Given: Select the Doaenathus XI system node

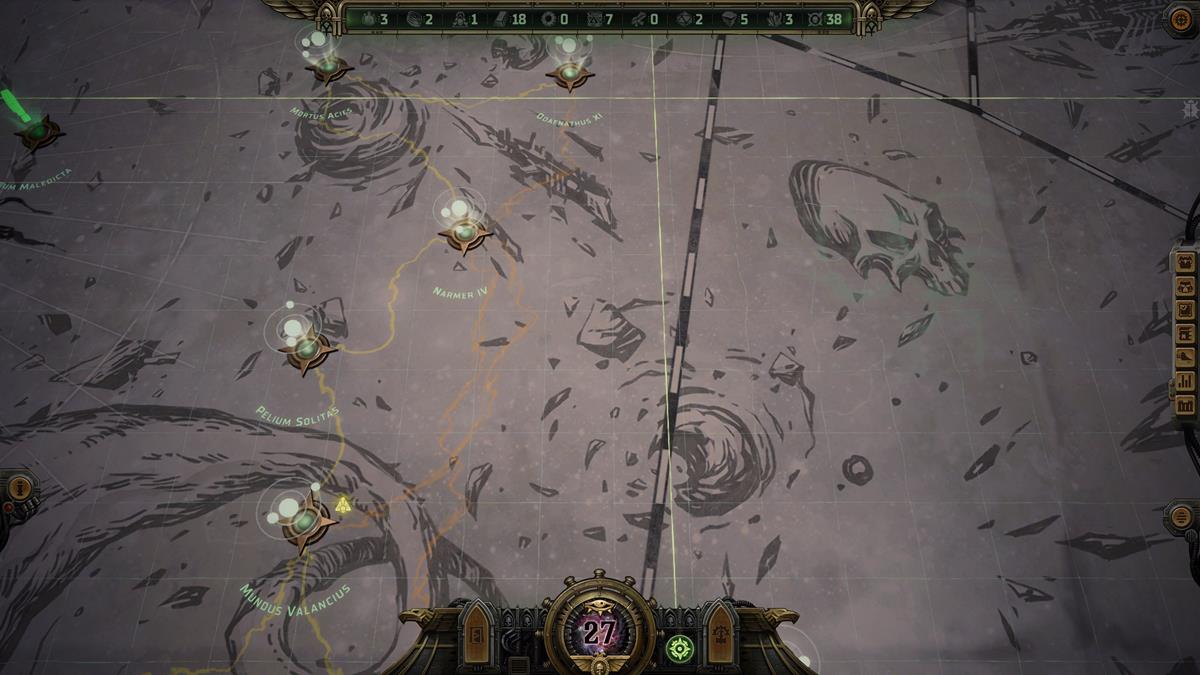Looking at the screenshot, I should (570, 74).
